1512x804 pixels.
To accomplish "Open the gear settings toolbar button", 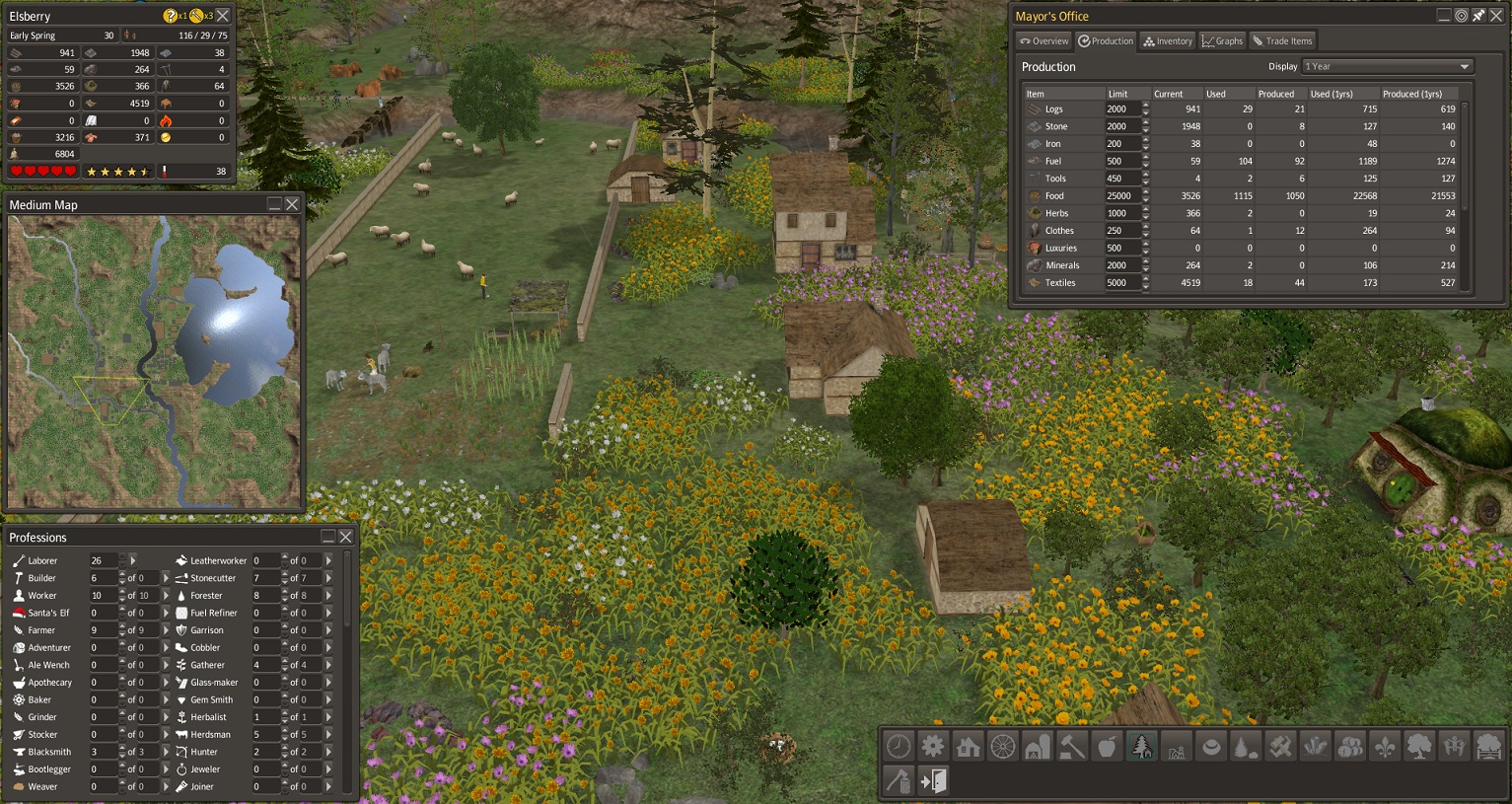I will (x=933, y=747).
